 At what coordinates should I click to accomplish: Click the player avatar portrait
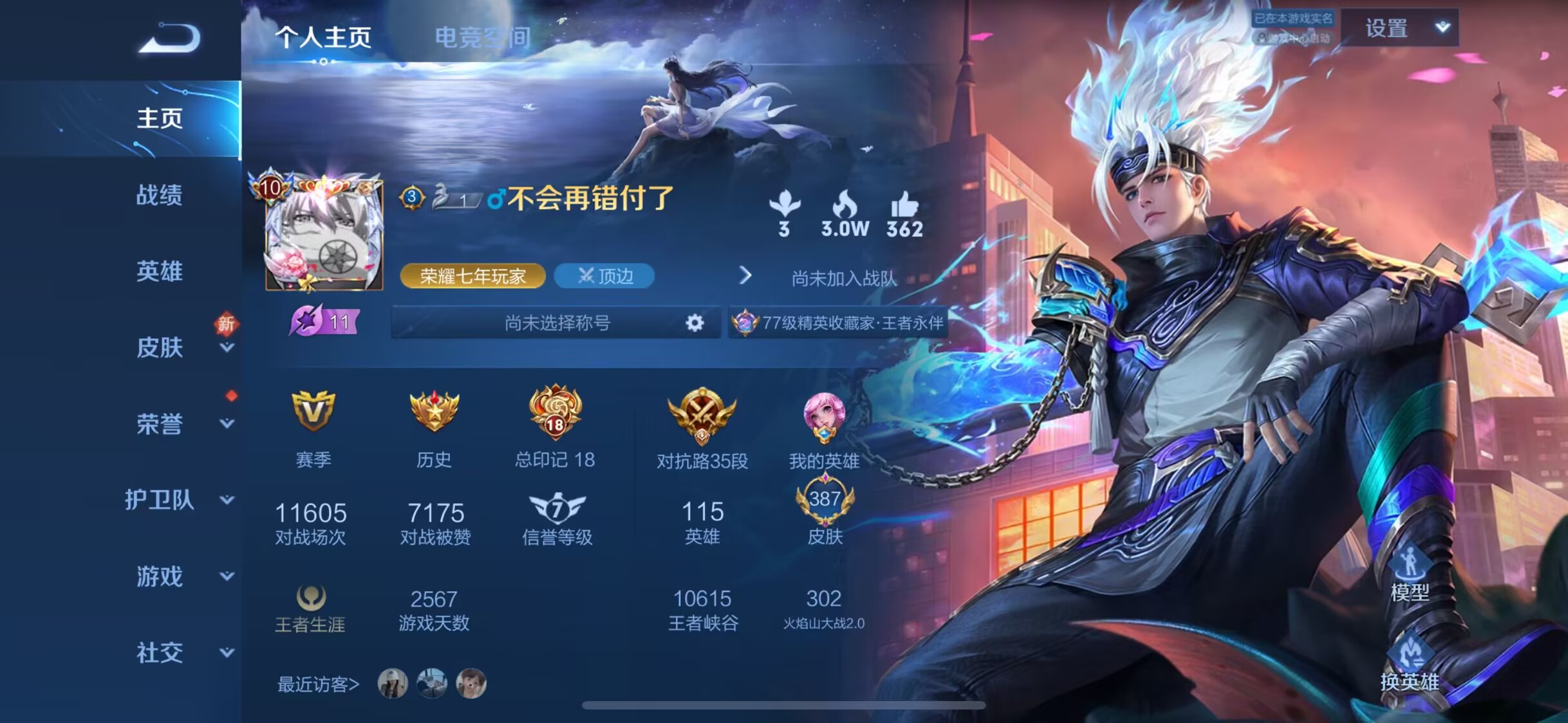pos(324,235)
